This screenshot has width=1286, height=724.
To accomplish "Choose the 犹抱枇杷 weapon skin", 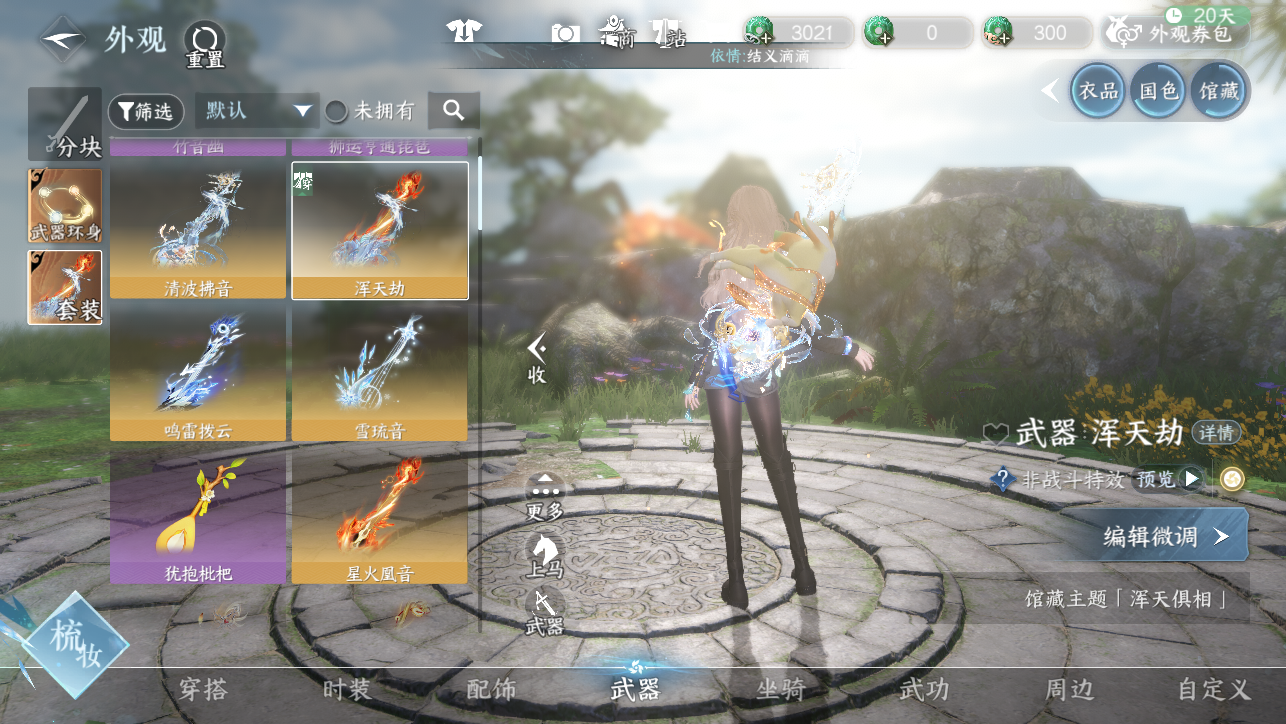I will coord(198,516).
